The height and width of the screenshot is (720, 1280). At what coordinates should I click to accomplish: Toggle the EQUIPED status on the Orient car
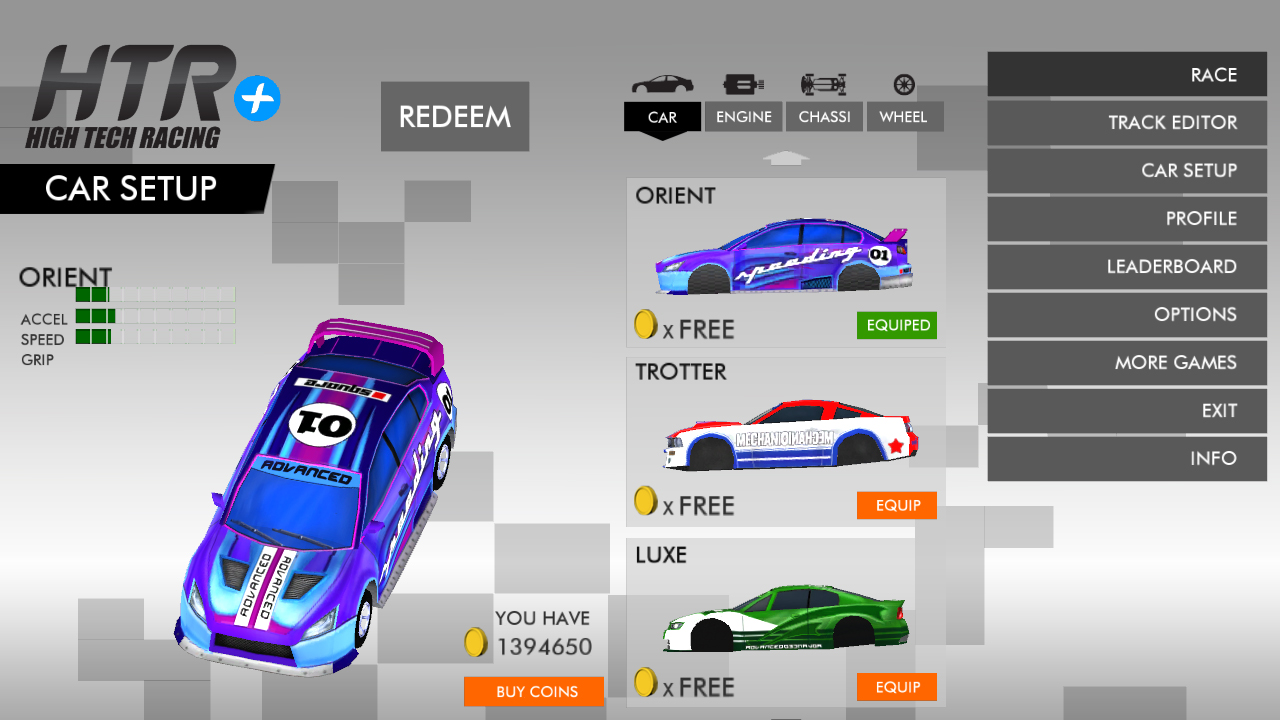pyautogui.click(x=896, y=325)
